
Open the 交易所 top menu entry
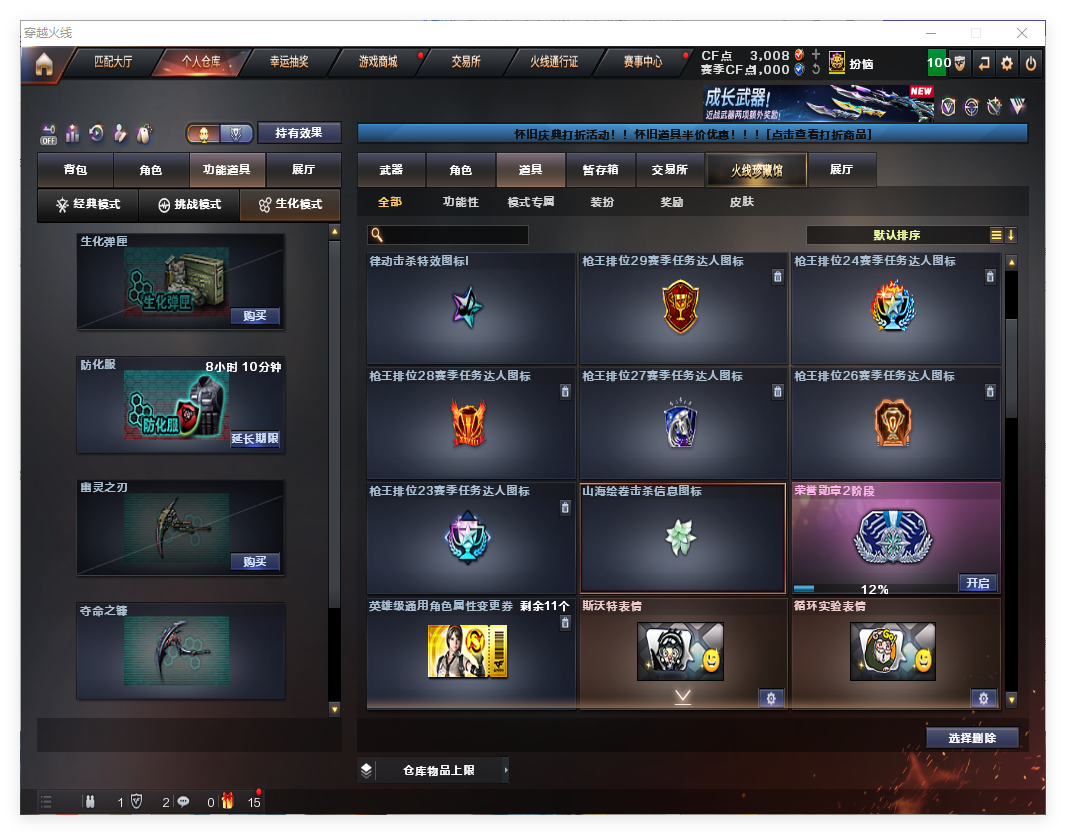pyautogui.click(x=466, y=62)
